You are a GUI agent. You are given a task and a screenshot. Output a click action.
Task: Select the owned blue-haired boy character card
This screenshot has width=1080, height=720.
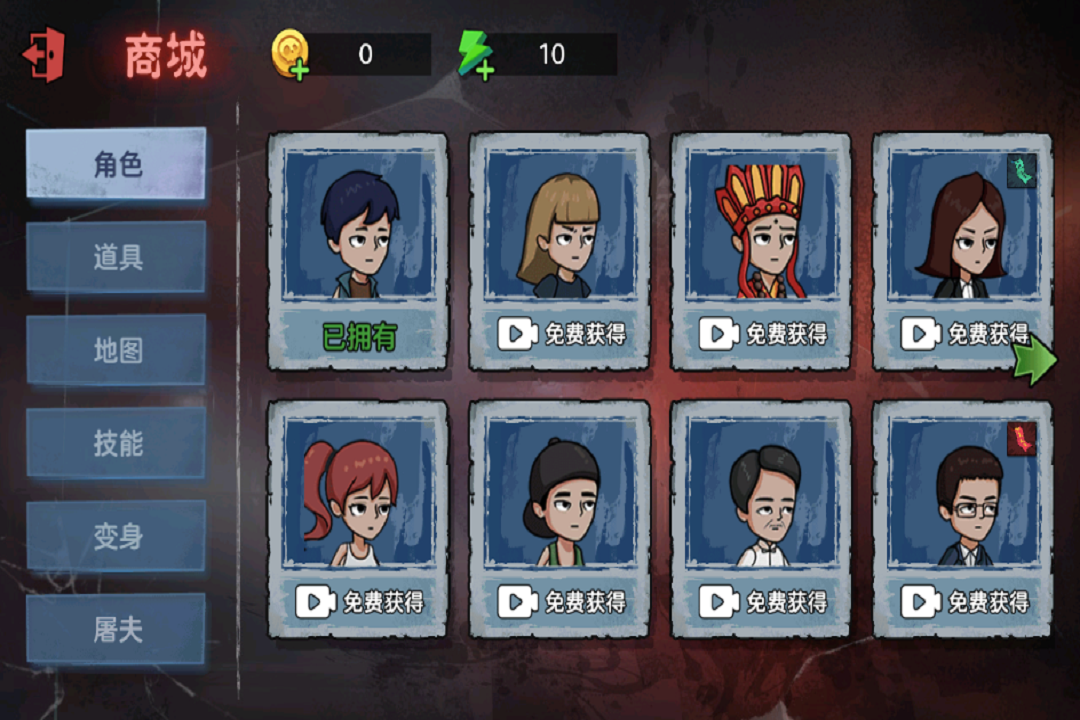(x=358, y=250)
